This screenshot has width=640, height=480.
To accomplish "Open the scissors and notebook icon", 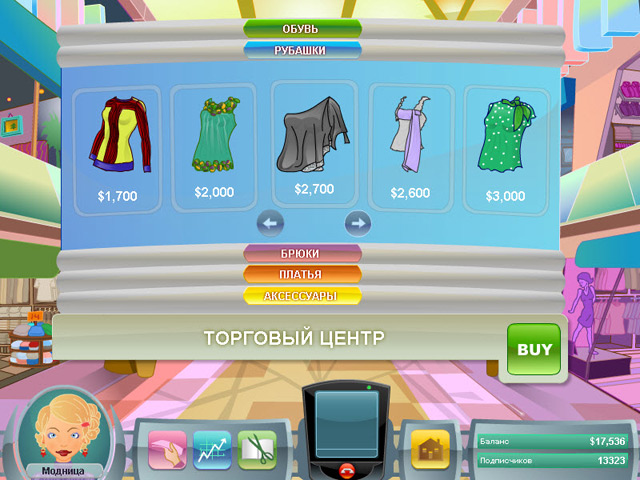I will tap(257, 449).
